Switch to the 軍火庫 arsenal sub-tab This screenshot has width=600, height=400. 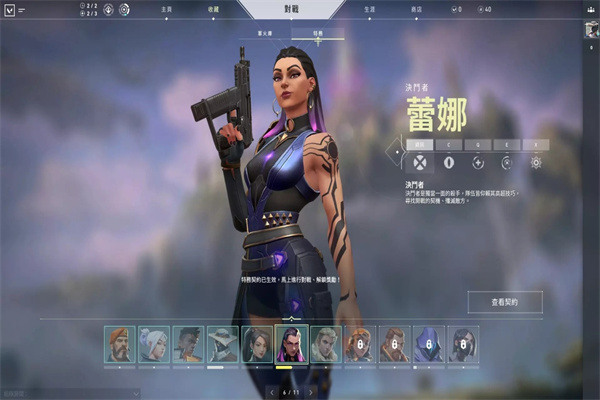coord(268,33)
